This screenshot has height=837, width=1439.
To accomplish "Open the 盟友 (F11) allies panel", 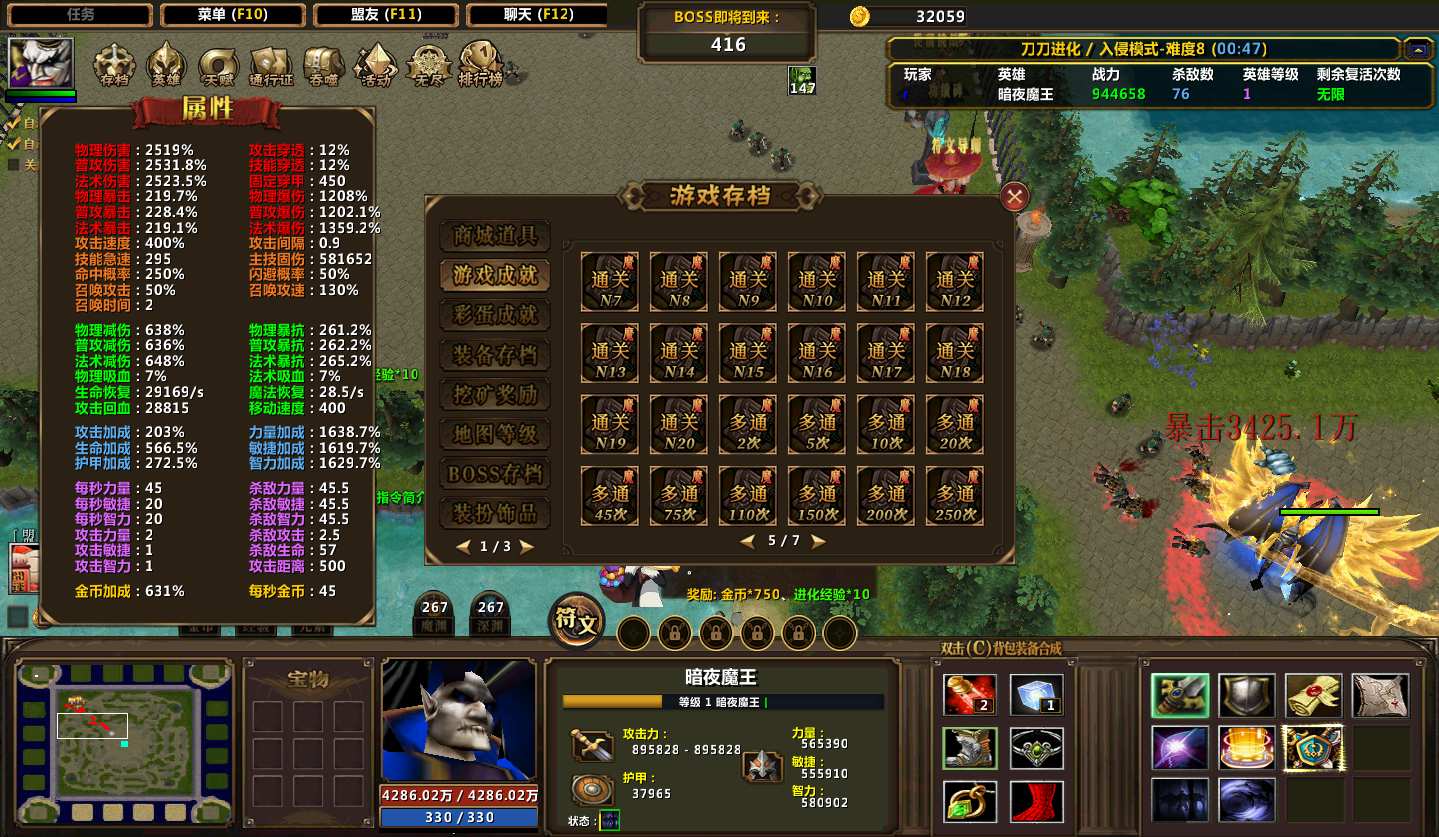I will [x=387, y=15].
